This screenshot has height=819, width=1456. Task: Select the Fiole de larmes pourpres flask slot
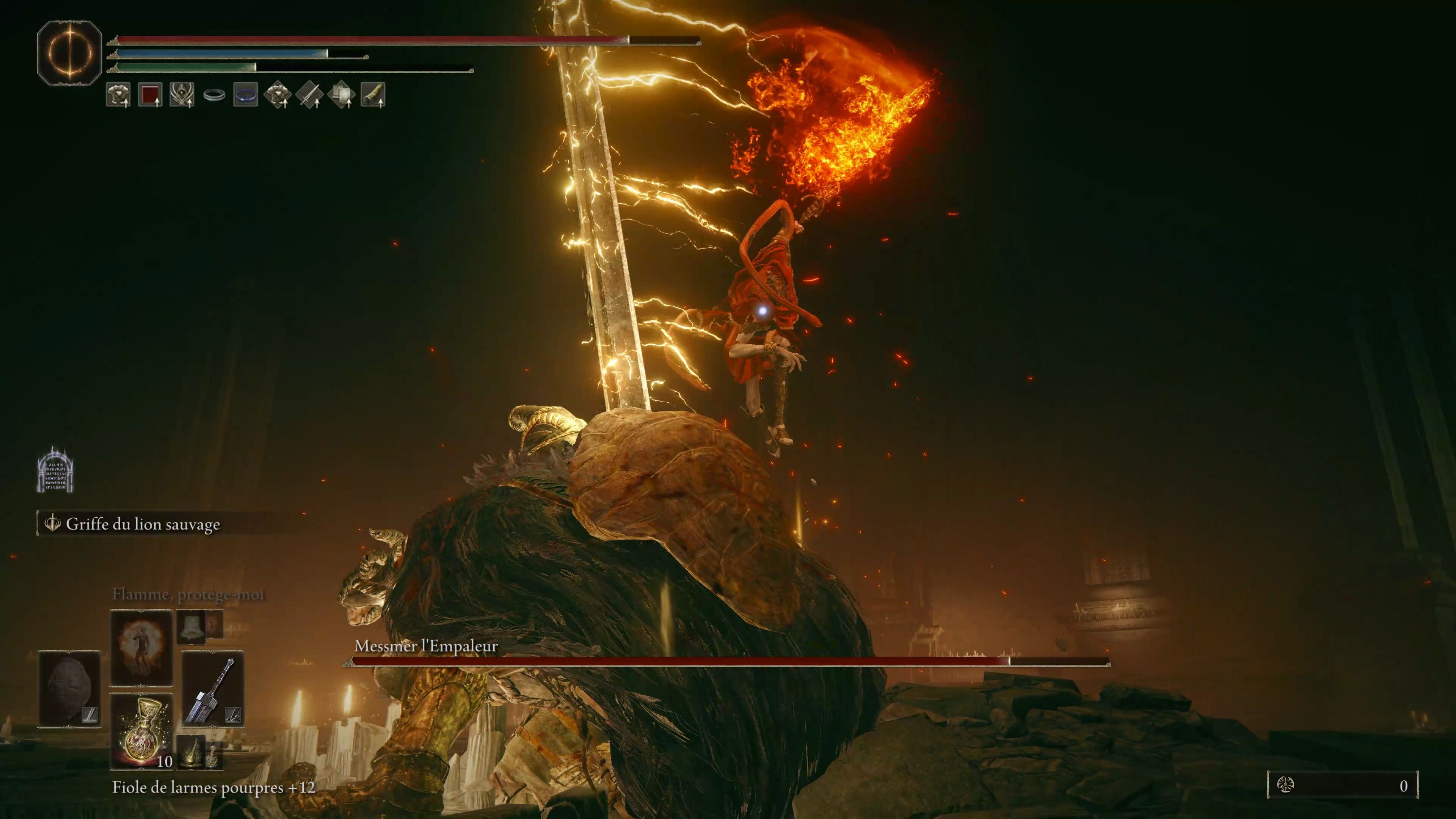[x=141, y=731]
